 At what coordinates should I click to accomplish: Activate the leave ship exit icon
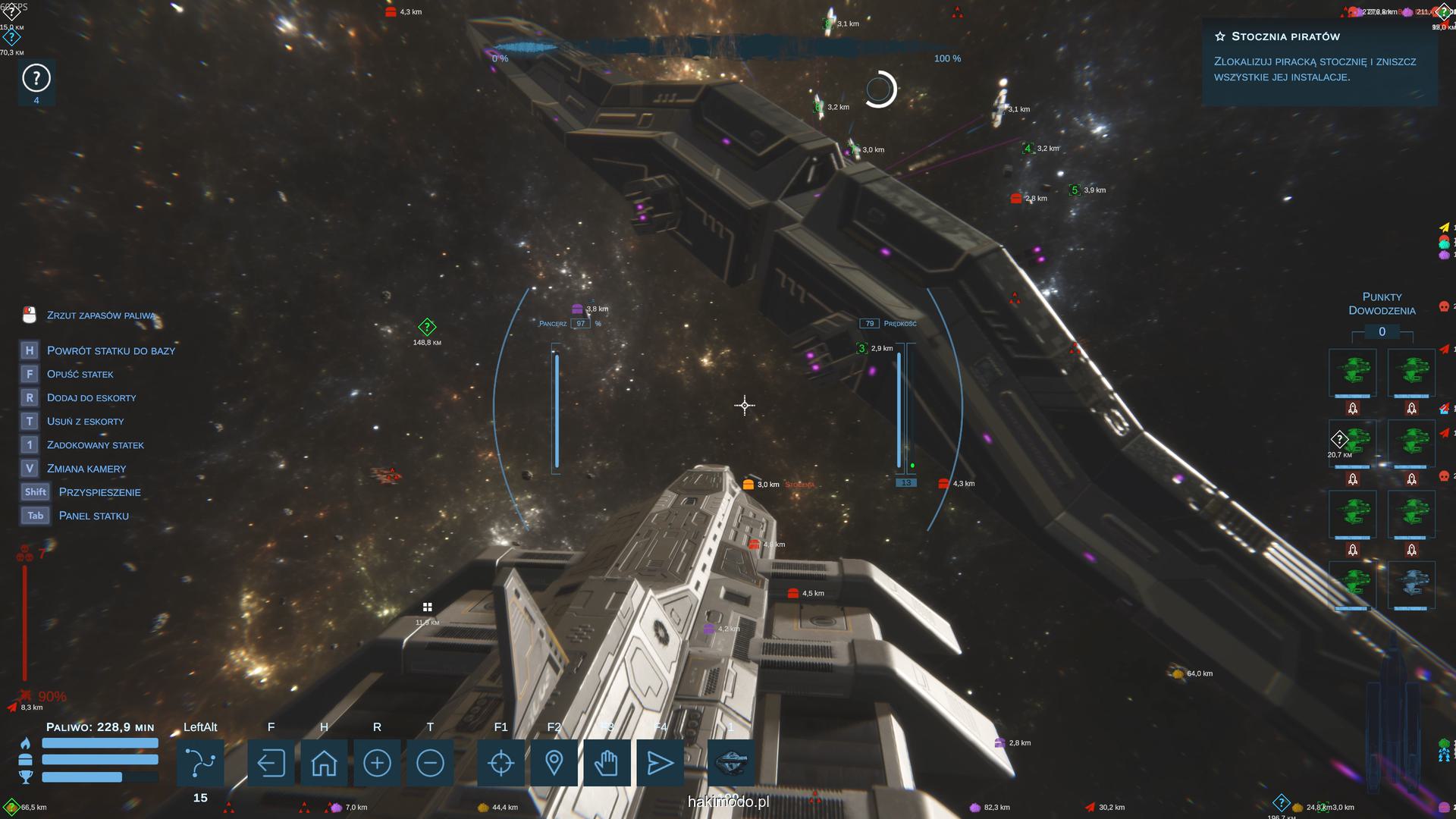(271, 763)
